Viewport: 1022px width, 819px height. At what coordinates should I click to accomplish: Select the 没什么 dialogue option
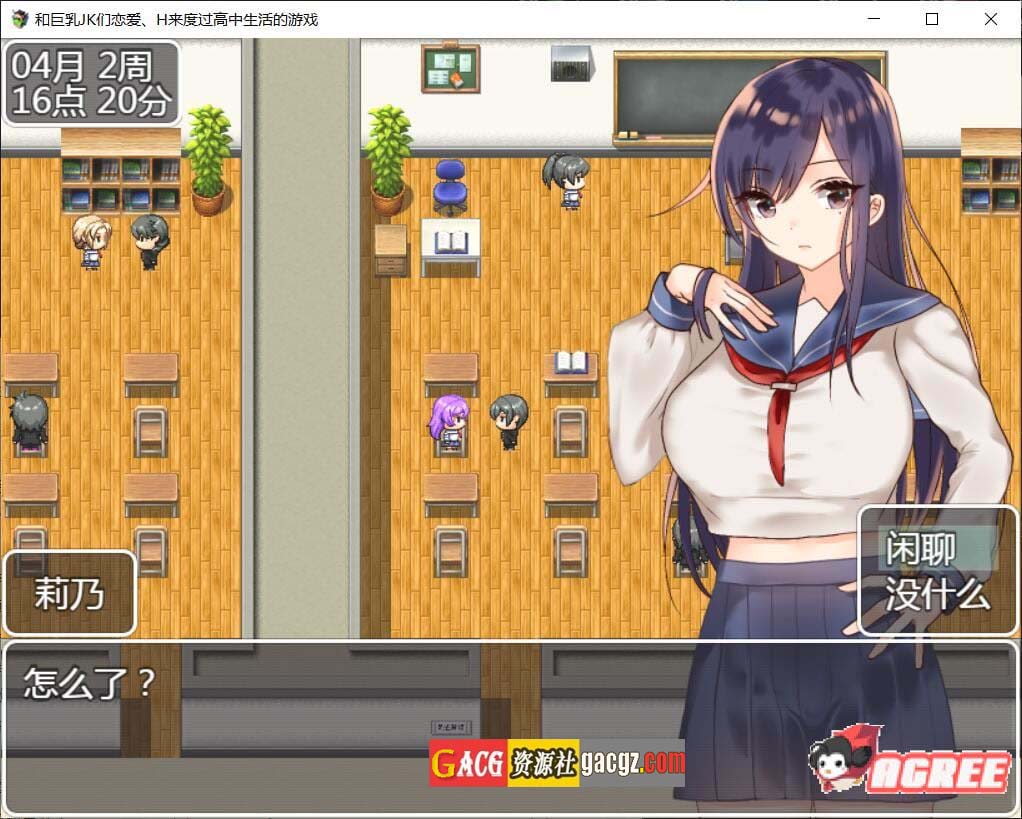(937, 594)
